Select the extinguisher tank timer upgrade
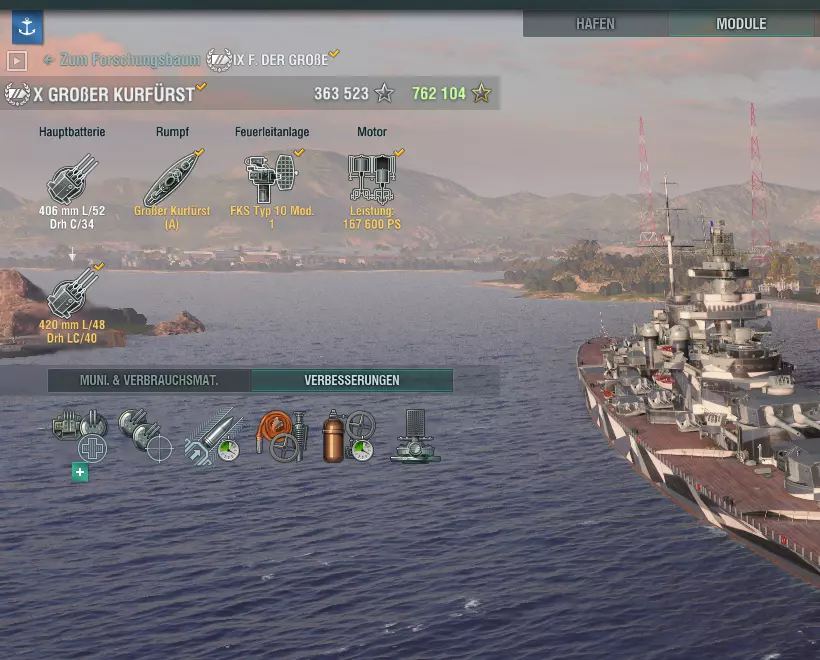 tap(348, 436)
